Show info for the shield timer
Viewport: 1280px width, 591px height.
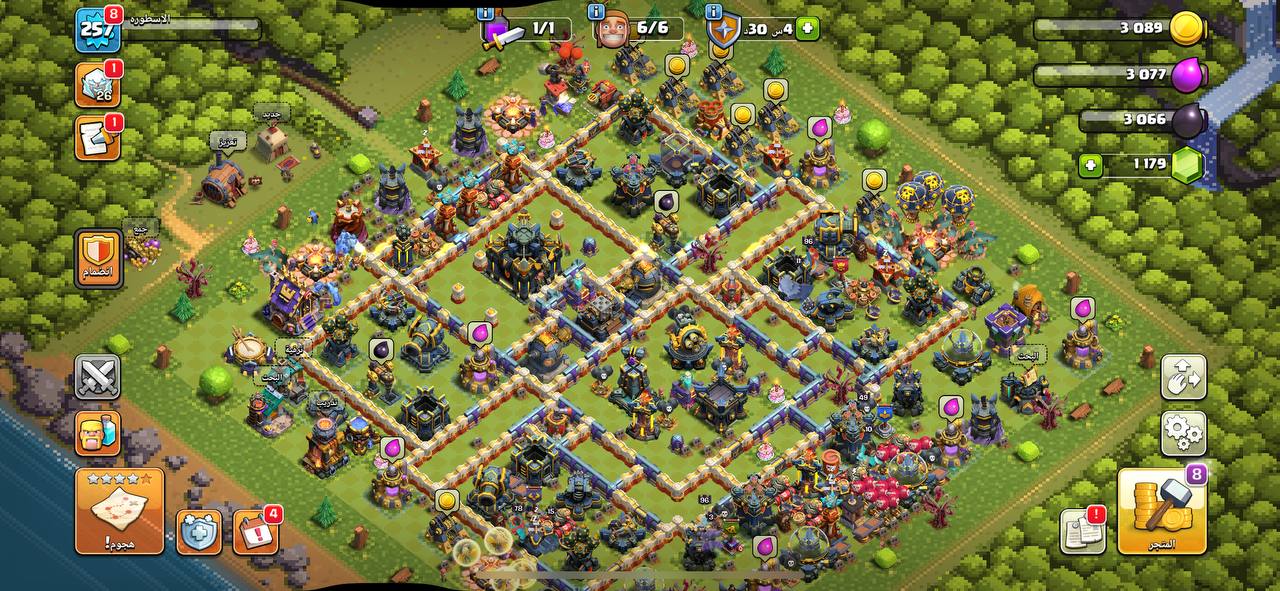(x=713, y=12)
